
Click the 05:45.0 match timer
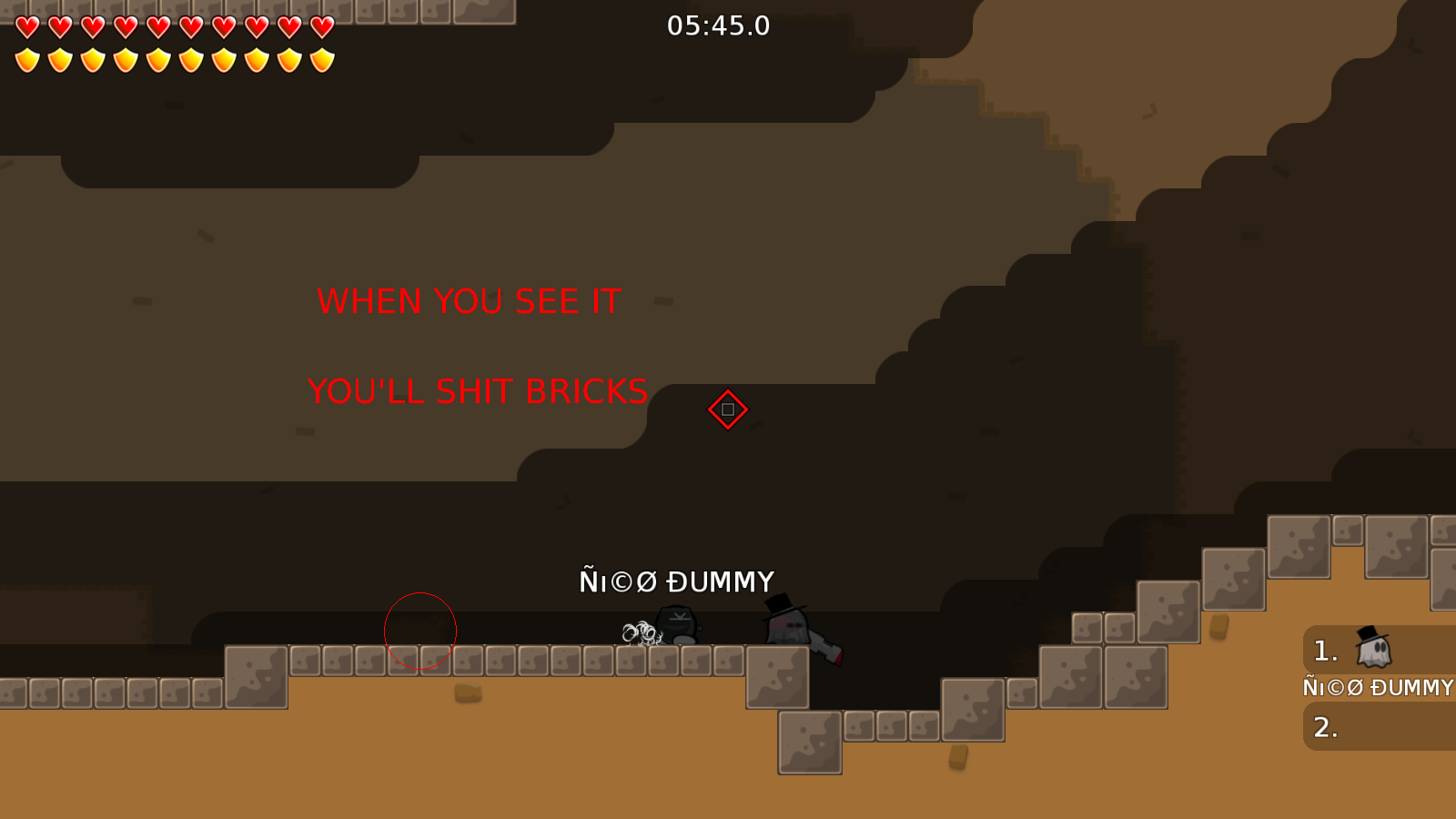(718, 25)
